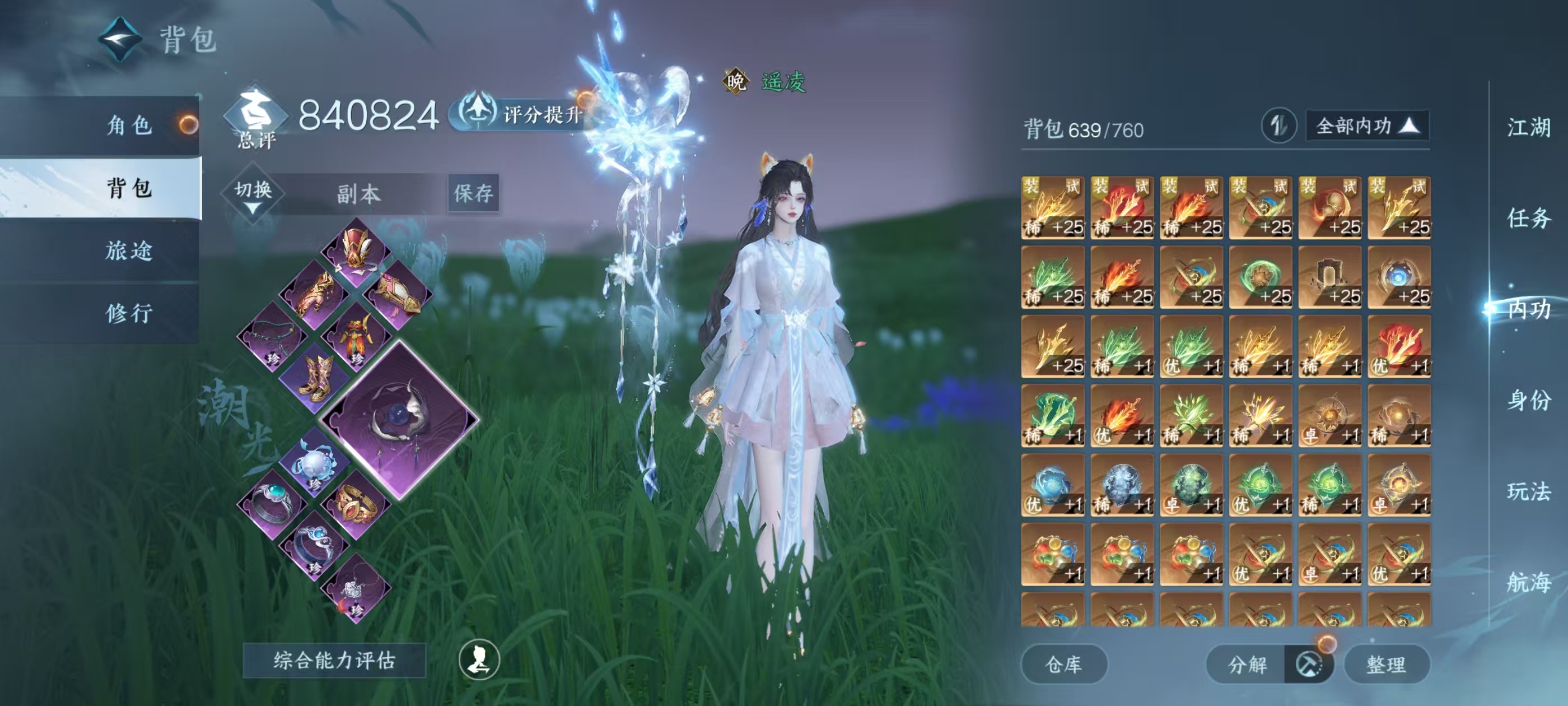Viewport: 1568px width, 706px height.
Task: Click the round character pose icon
Action: [479, 659]
